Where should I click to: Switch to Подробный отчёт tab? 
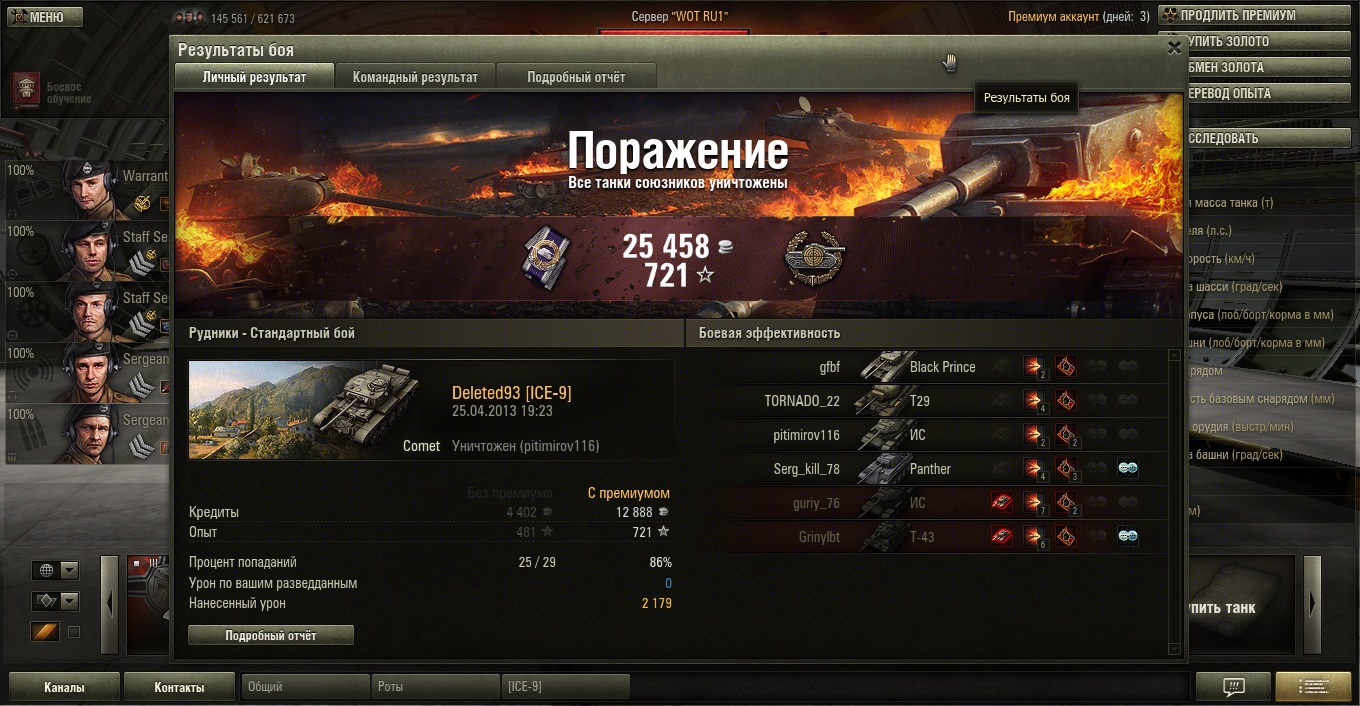click(576, 77)
